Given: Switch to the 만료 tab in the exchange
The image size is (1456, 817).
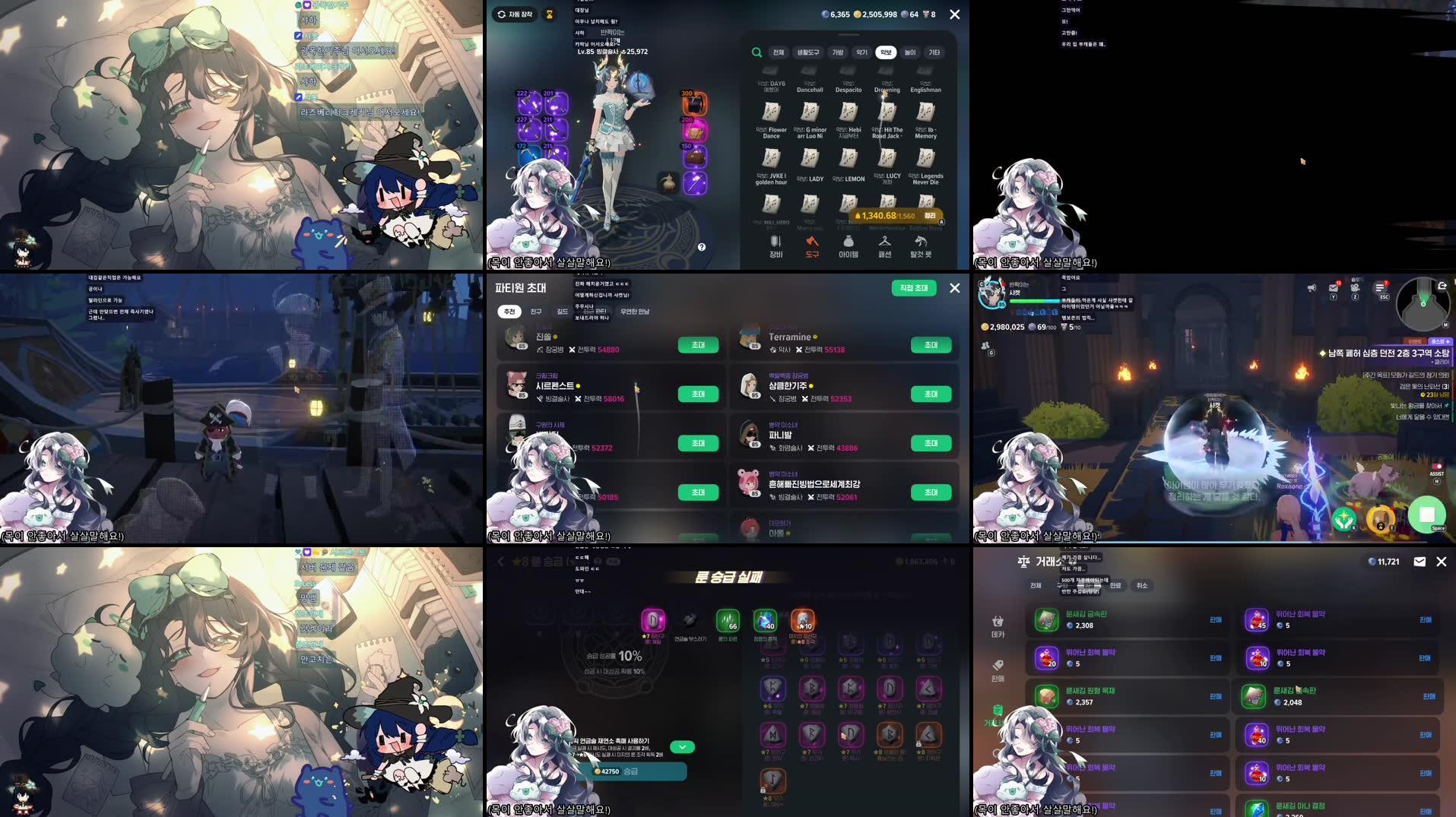Looking at the screenshot, I should click(1117, 585).
